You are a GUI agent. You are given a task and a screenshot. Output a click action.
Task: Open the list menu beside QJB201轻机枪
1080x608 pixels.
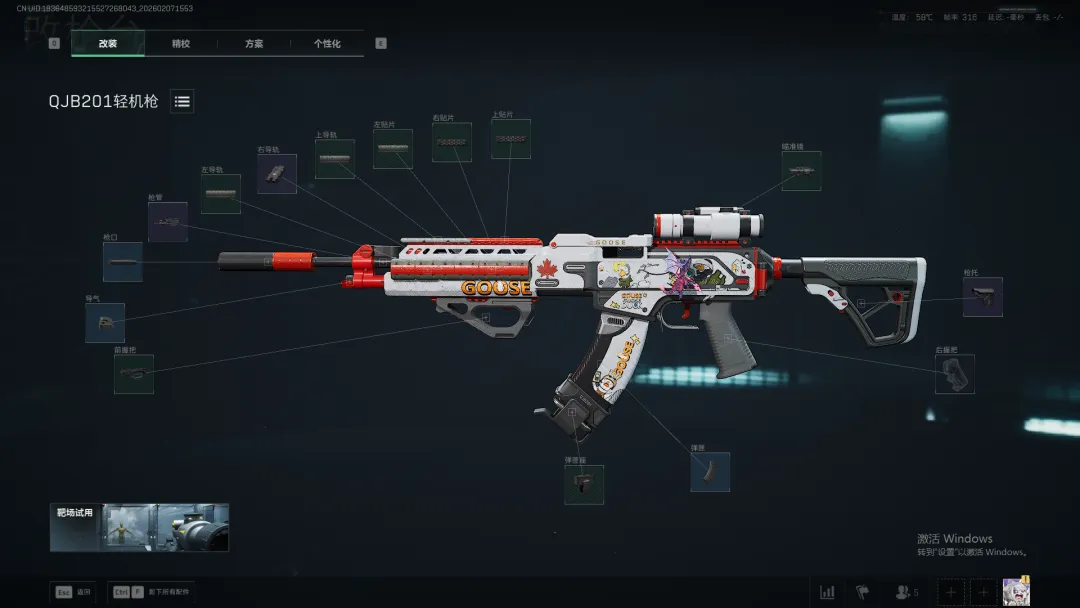pyautogui.click(x=182, y=101)
